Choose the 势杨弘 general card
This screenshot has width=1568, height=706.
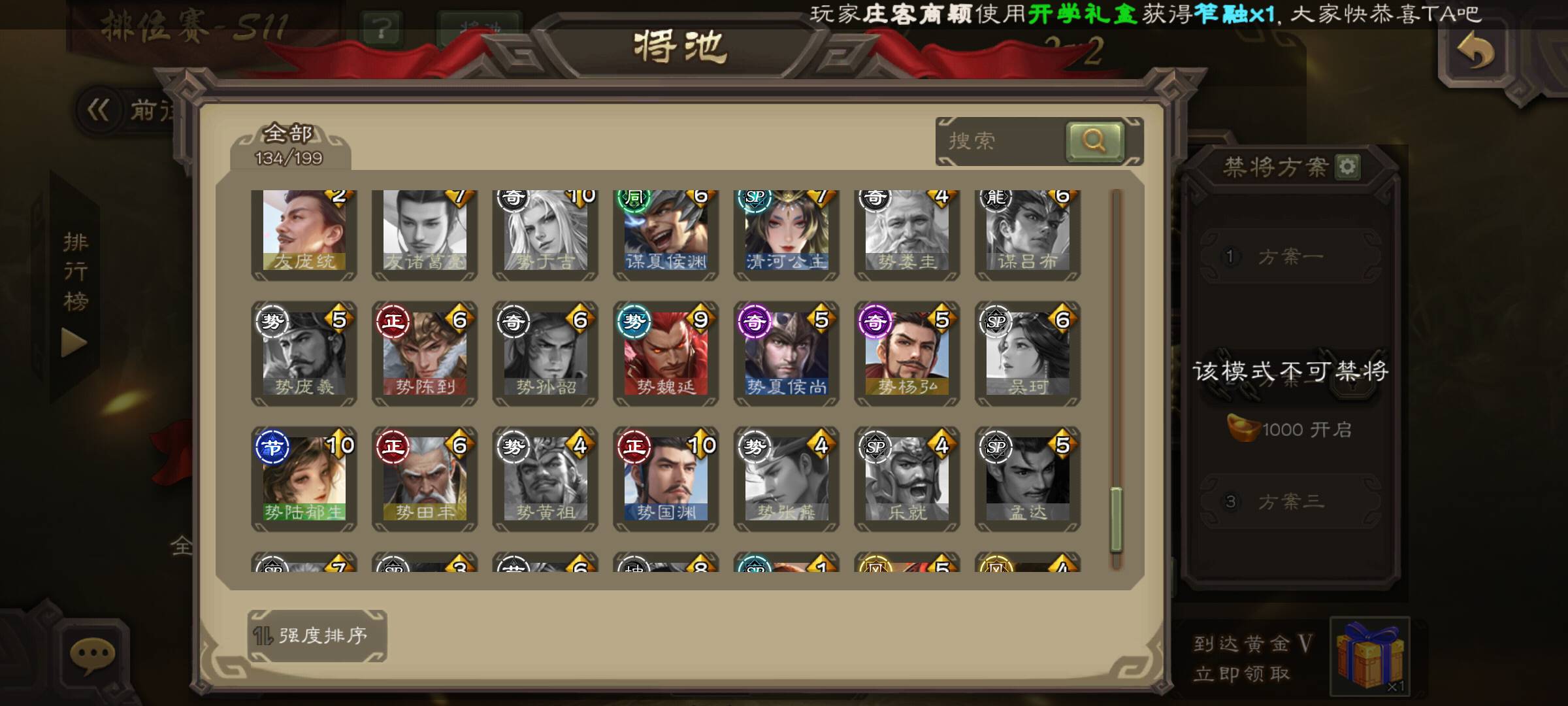click(x=907, y=353)
